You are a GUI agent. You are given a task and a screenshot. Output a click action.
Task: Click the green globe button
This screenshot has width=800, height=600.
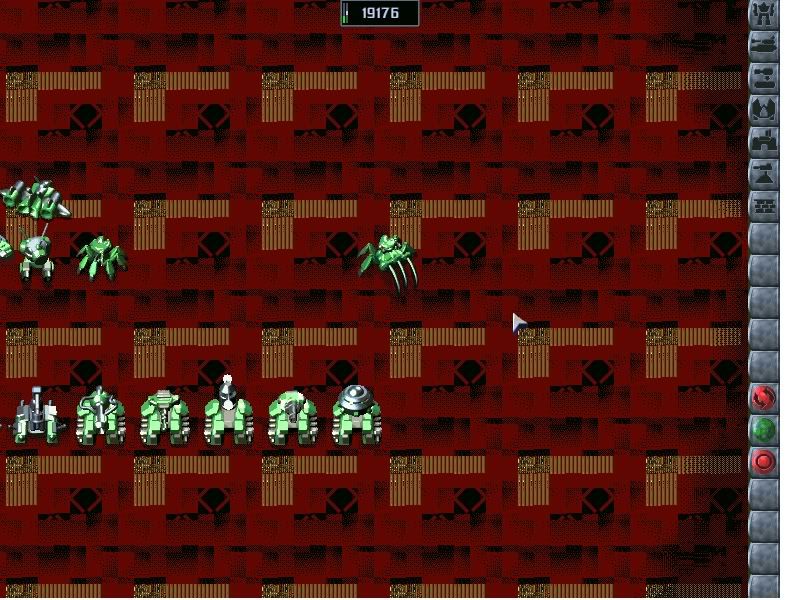(x=764, y=430)
